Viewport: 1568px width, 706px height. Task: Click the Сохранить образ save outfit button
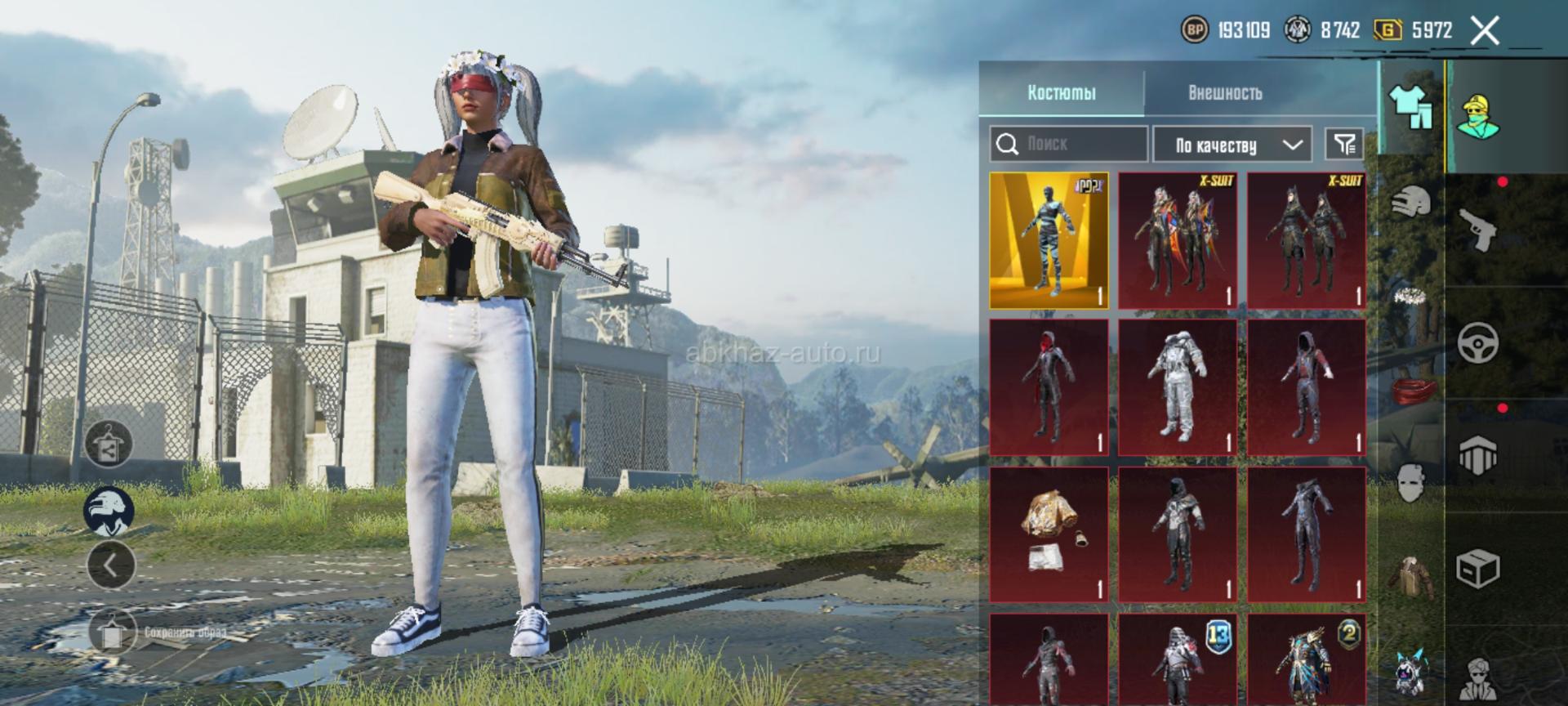tap(112, 632)
